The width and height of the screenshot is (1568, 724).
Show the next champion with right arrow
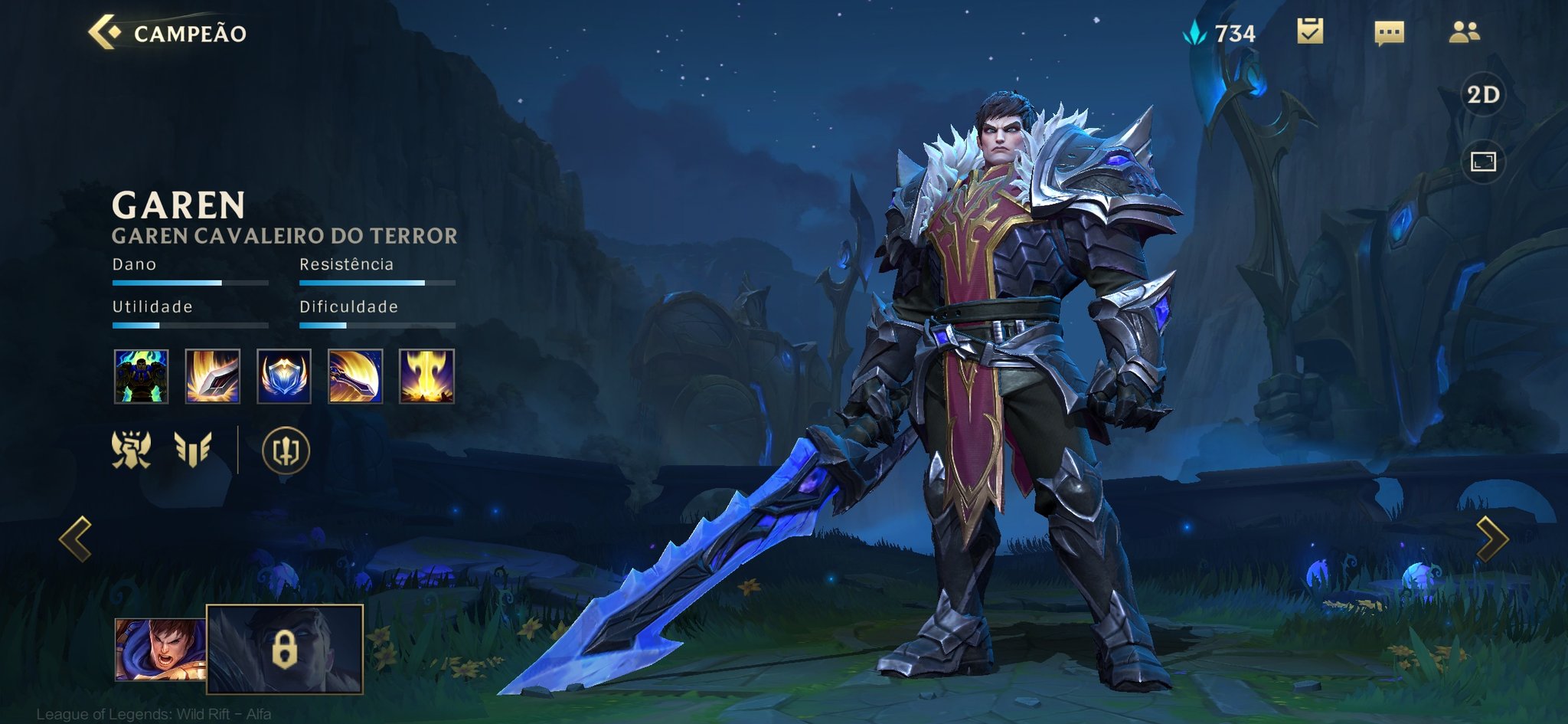(1491, 539)
